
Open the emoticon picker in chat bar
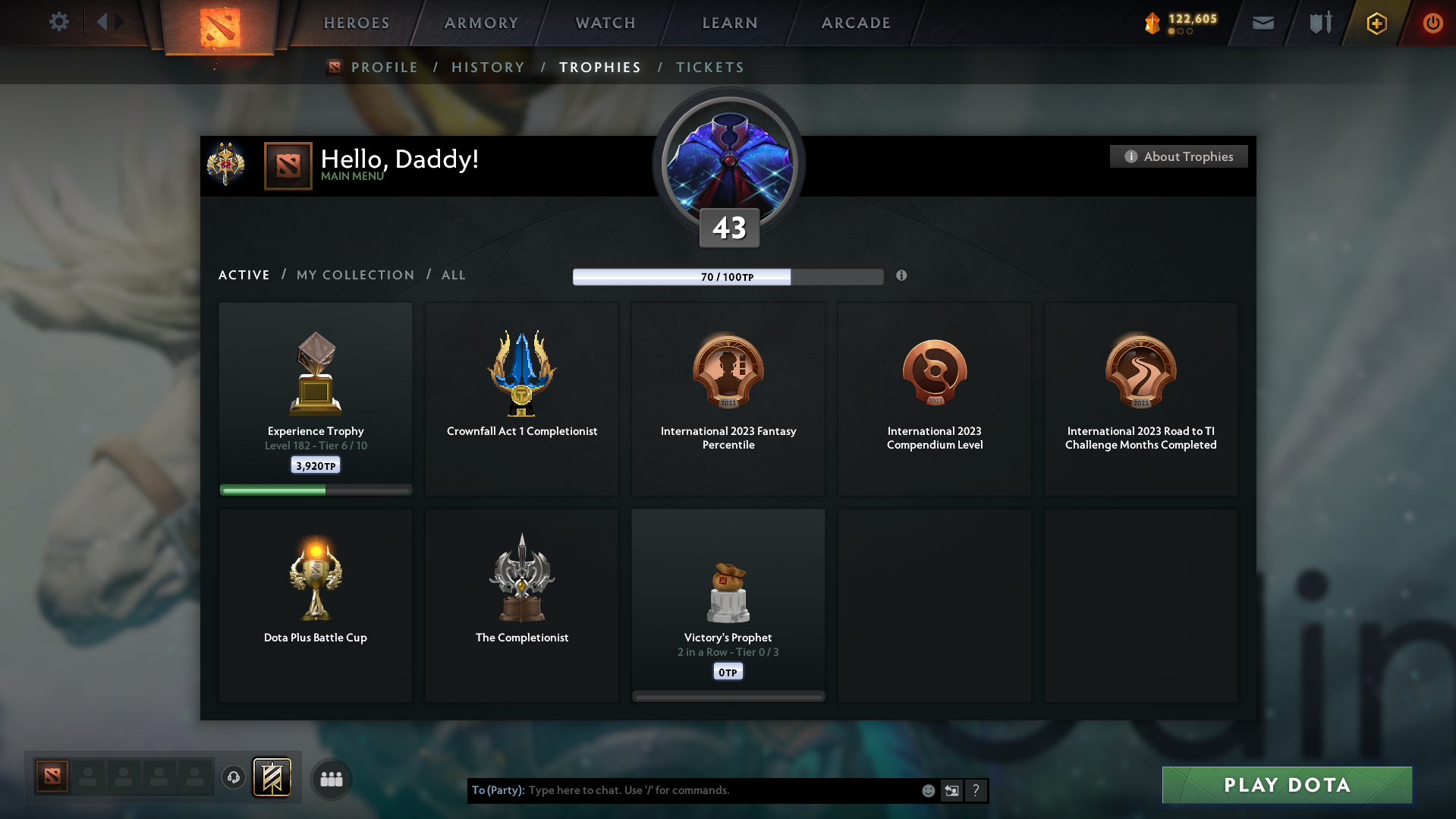click(928, 790)
